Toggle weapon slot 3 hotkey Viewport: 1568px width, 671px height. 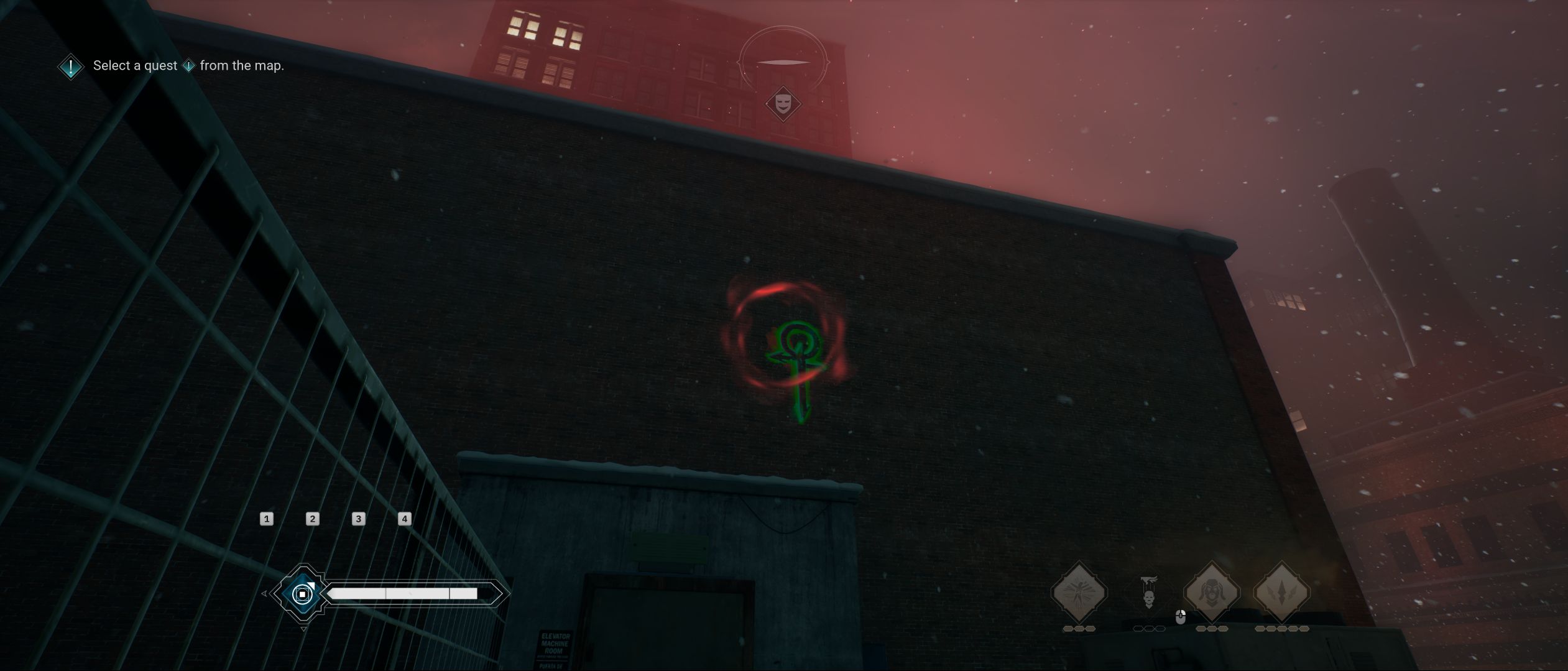358,519
